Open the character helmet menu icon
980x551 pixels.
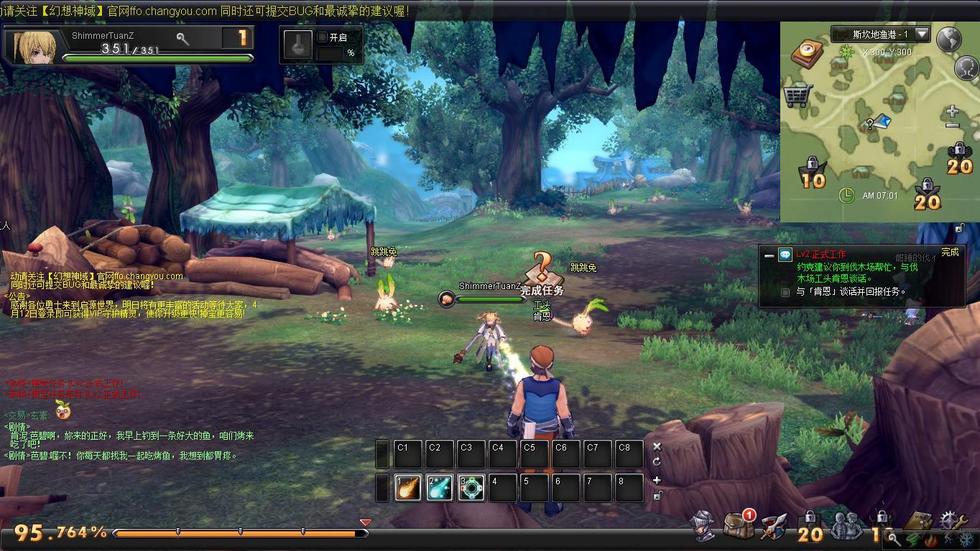pyautogui.click(x=705, y=524)
